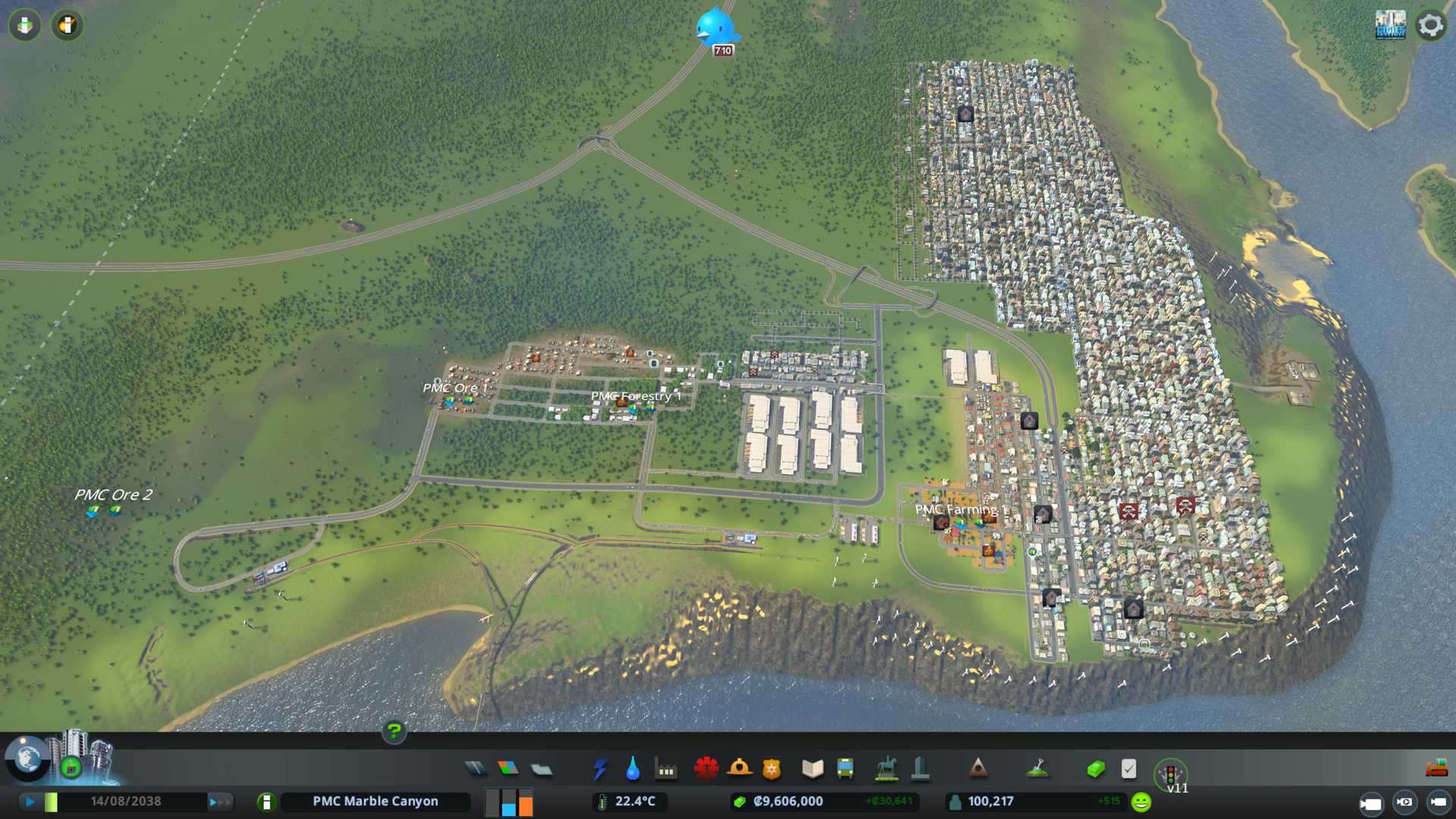Open the Water and Sewage menu
Image resolution: width=1456 pixels, height=819 pixels.
pos(632,769)
